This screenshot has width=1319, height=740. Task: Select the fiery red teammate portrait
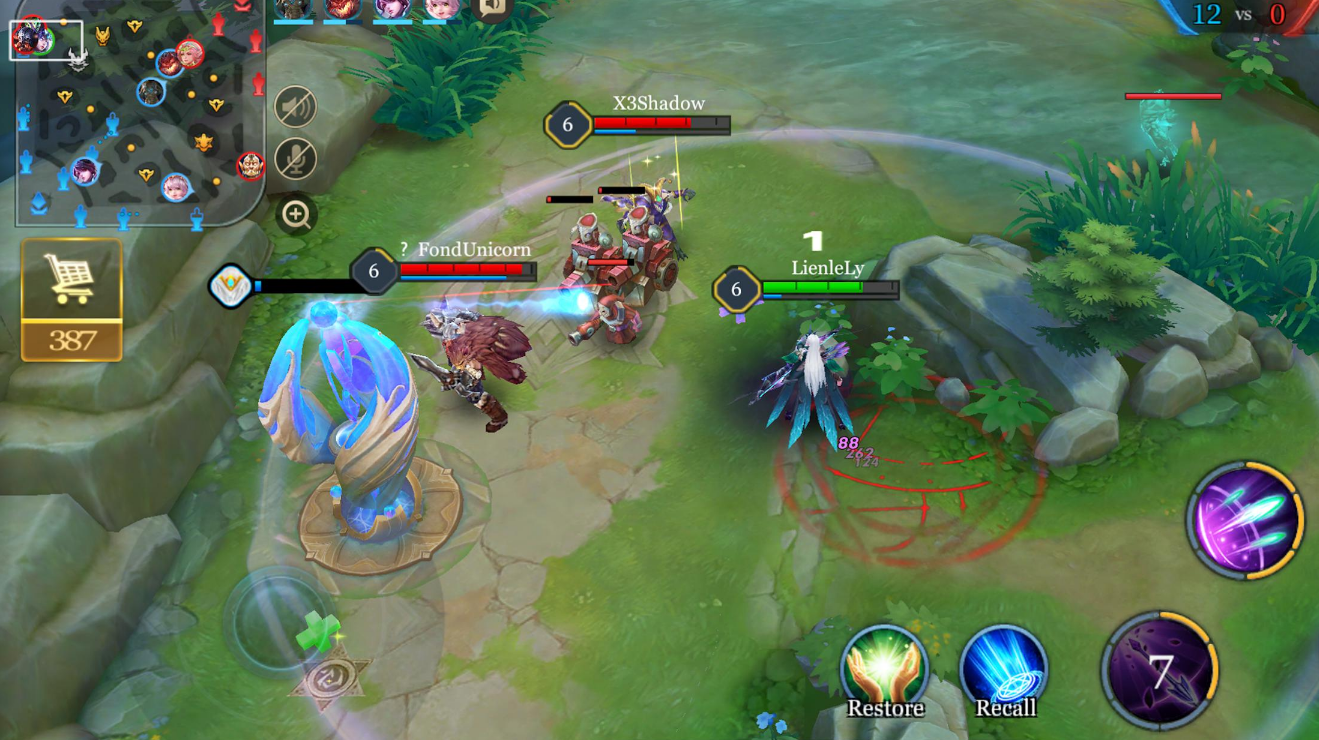[342, 9]
